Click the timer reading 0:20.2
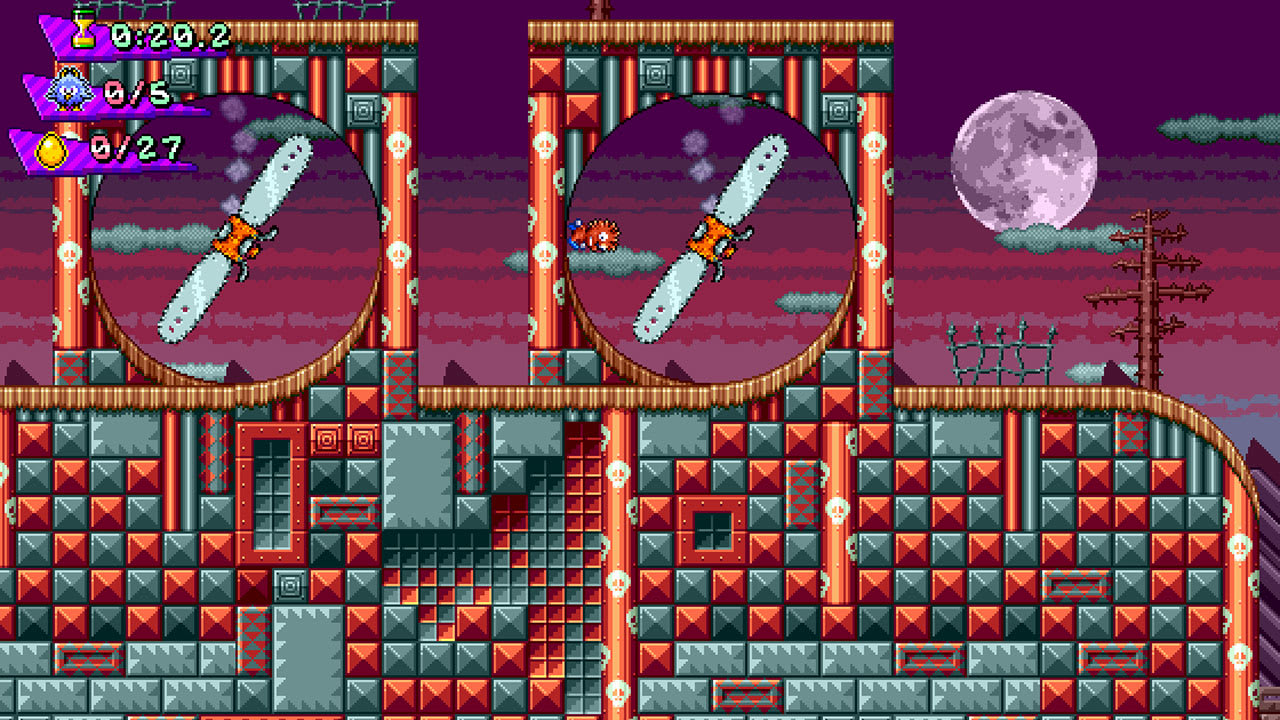Screen dimensions: 1280x720 170,35
